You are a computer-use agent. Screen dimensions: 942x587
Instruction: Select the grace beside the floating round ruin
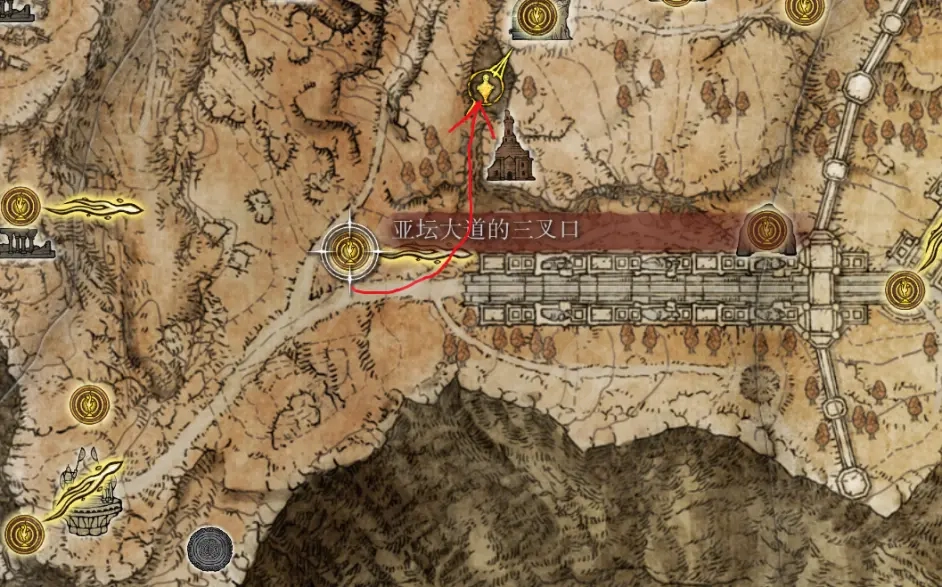point(22,530)
